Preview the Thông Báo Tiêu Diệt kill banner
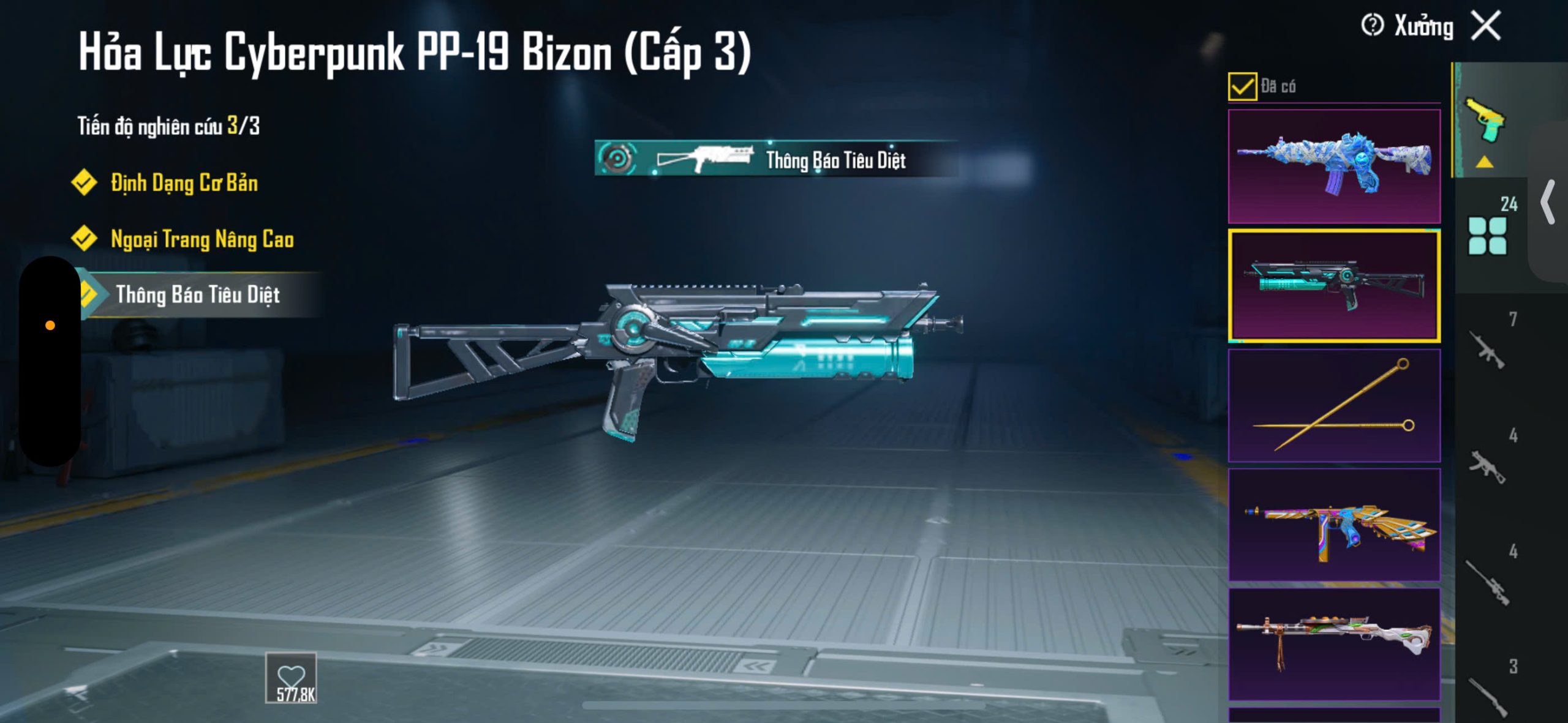This screenshot has height=723, width=1568. 775,159
